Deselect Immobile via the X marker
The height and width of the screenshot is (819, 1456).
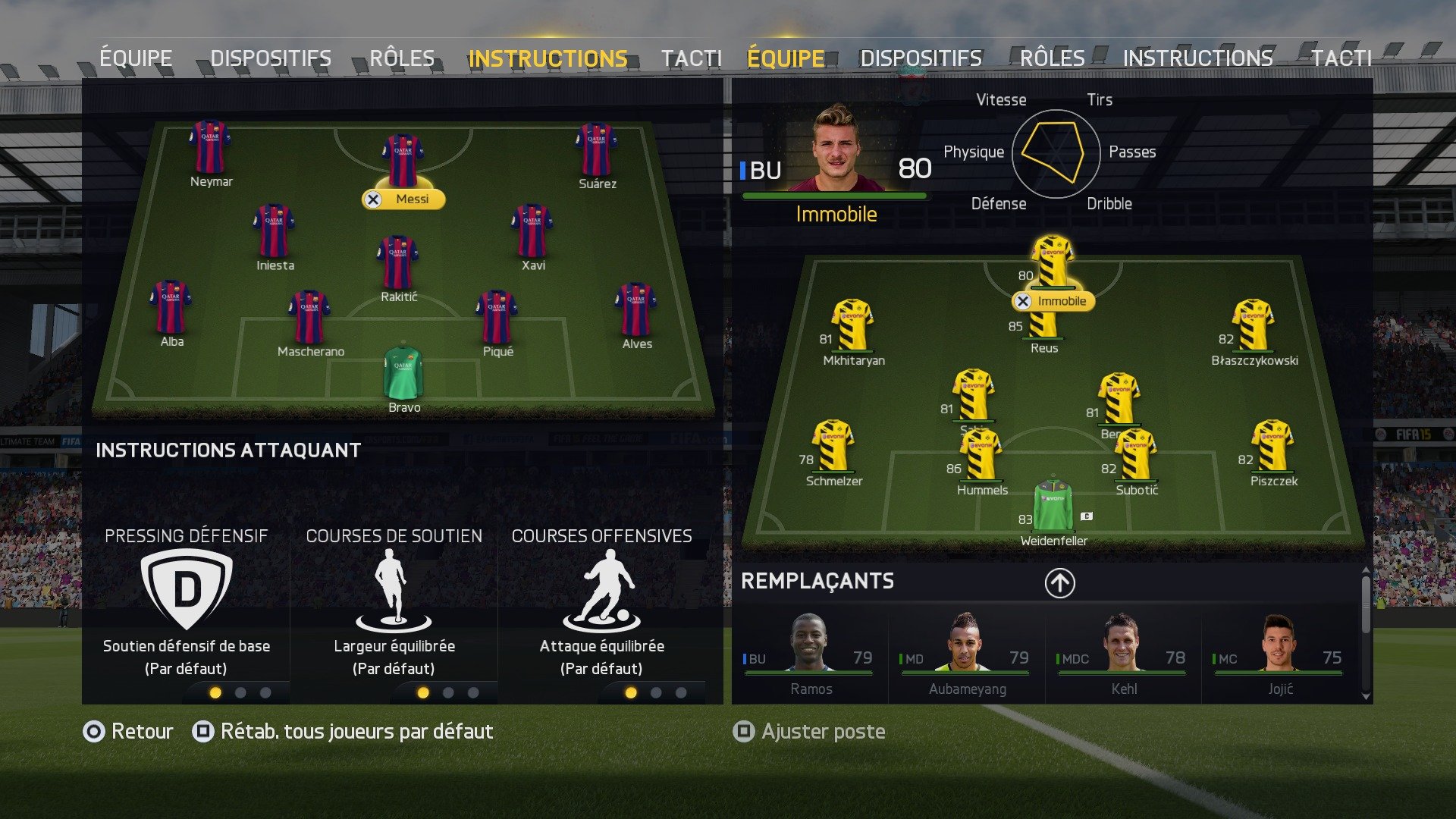click(1024, 301)
